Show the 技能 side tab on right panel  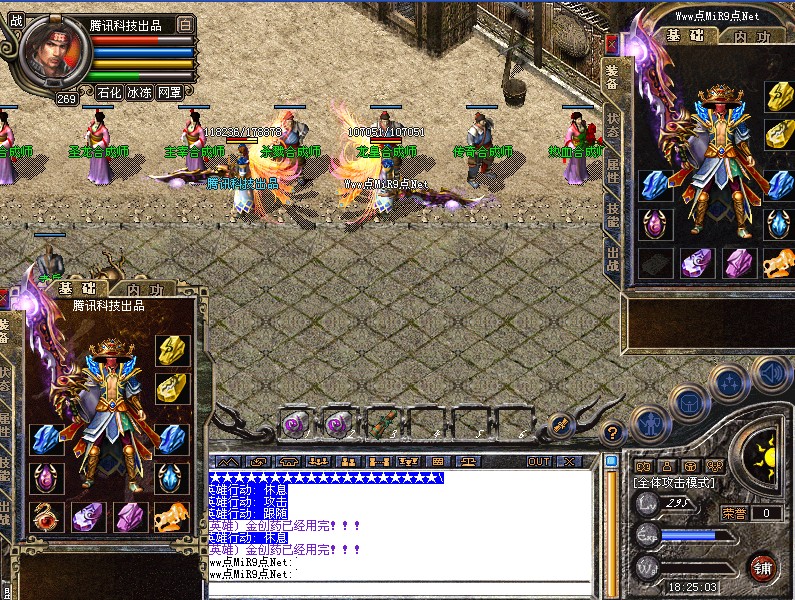(612, 213)
